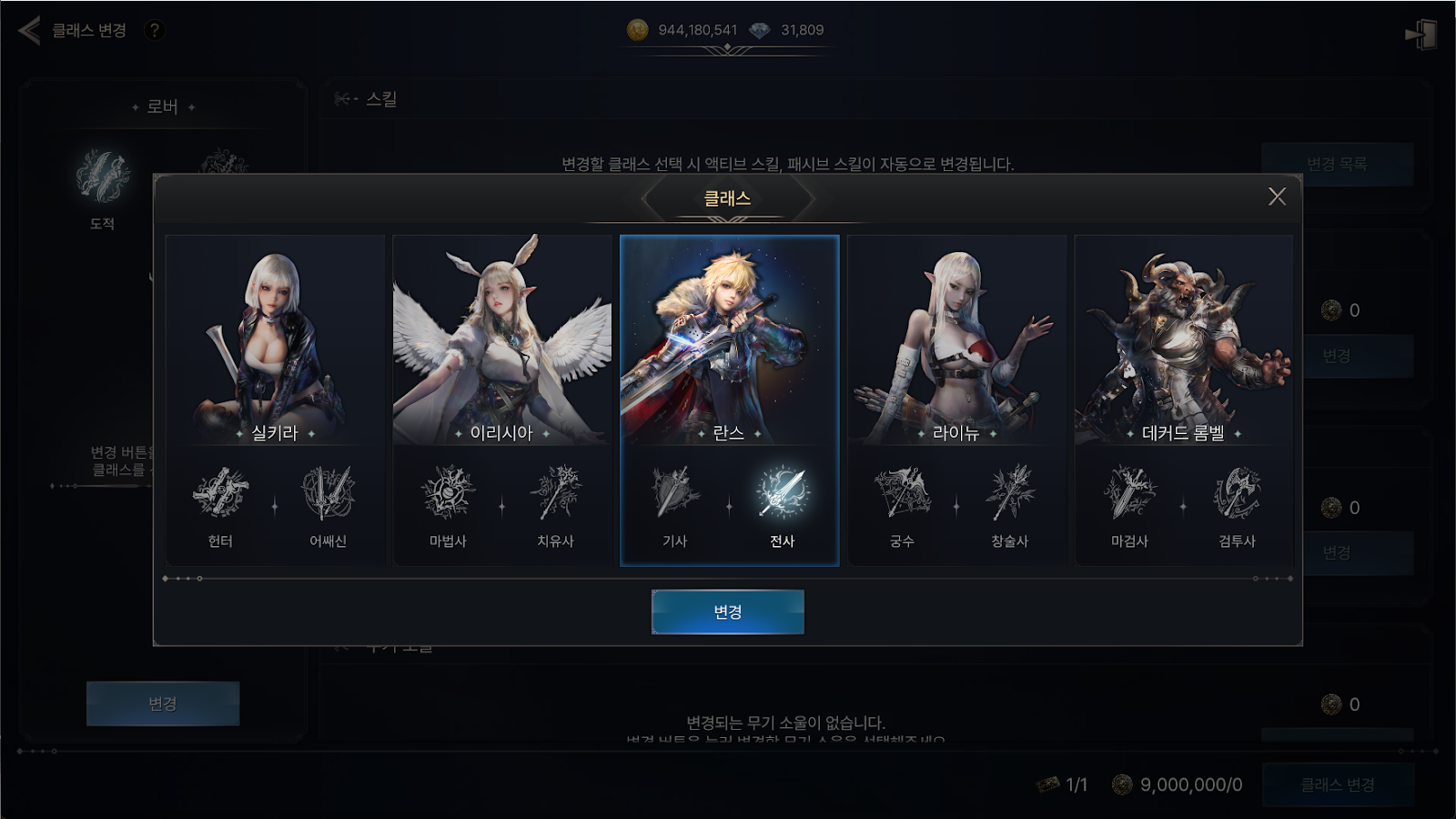The image size is (1456, 819).
Task: Choose the 기사 class icon
Action: click(x=674, y=494)
